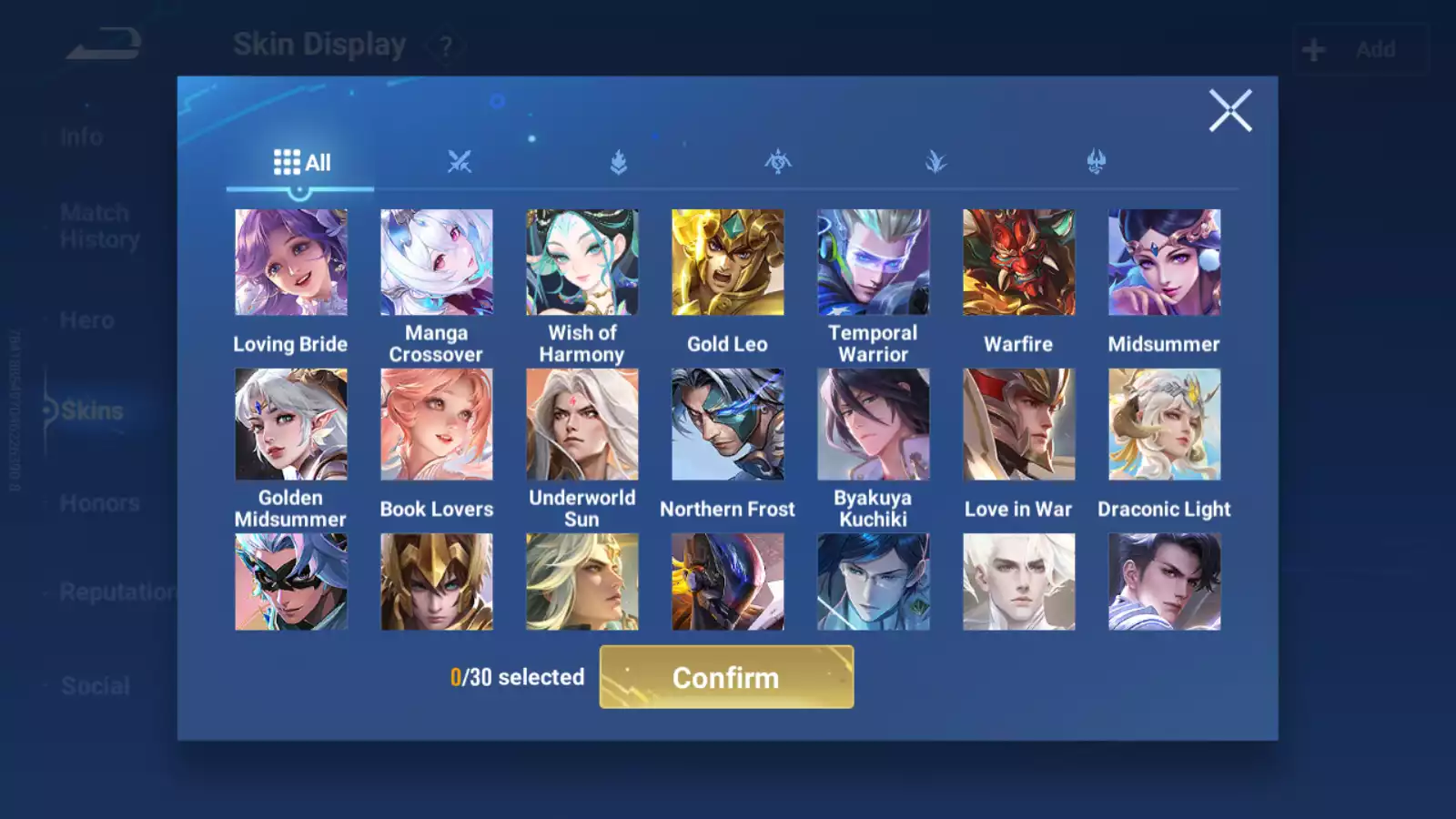Select the Loving Bride skin
1456x819 pixels.
pyautogui.click(x=291, y=263)
